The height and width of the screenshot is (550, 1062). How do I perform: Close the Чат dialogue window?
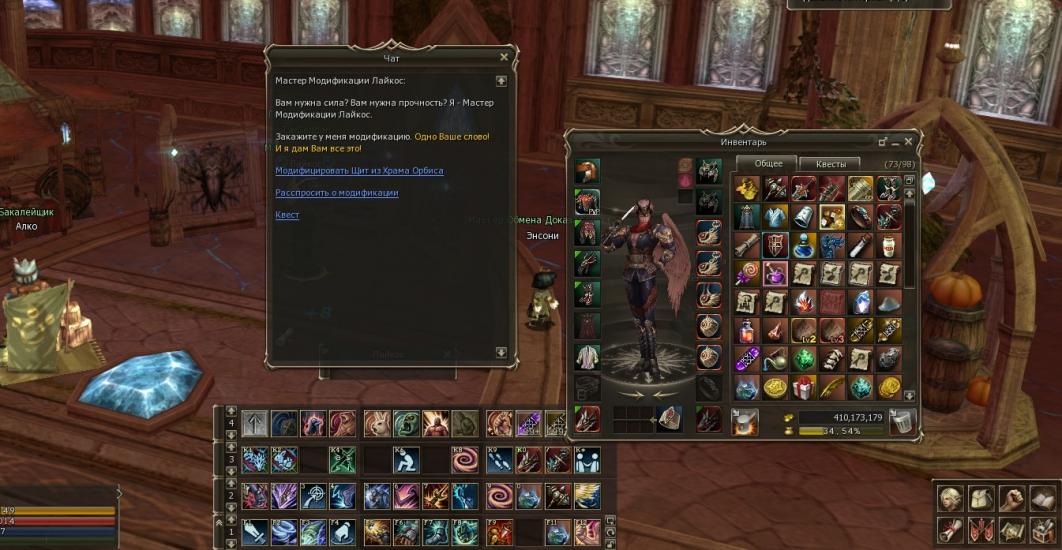(504, 58)
